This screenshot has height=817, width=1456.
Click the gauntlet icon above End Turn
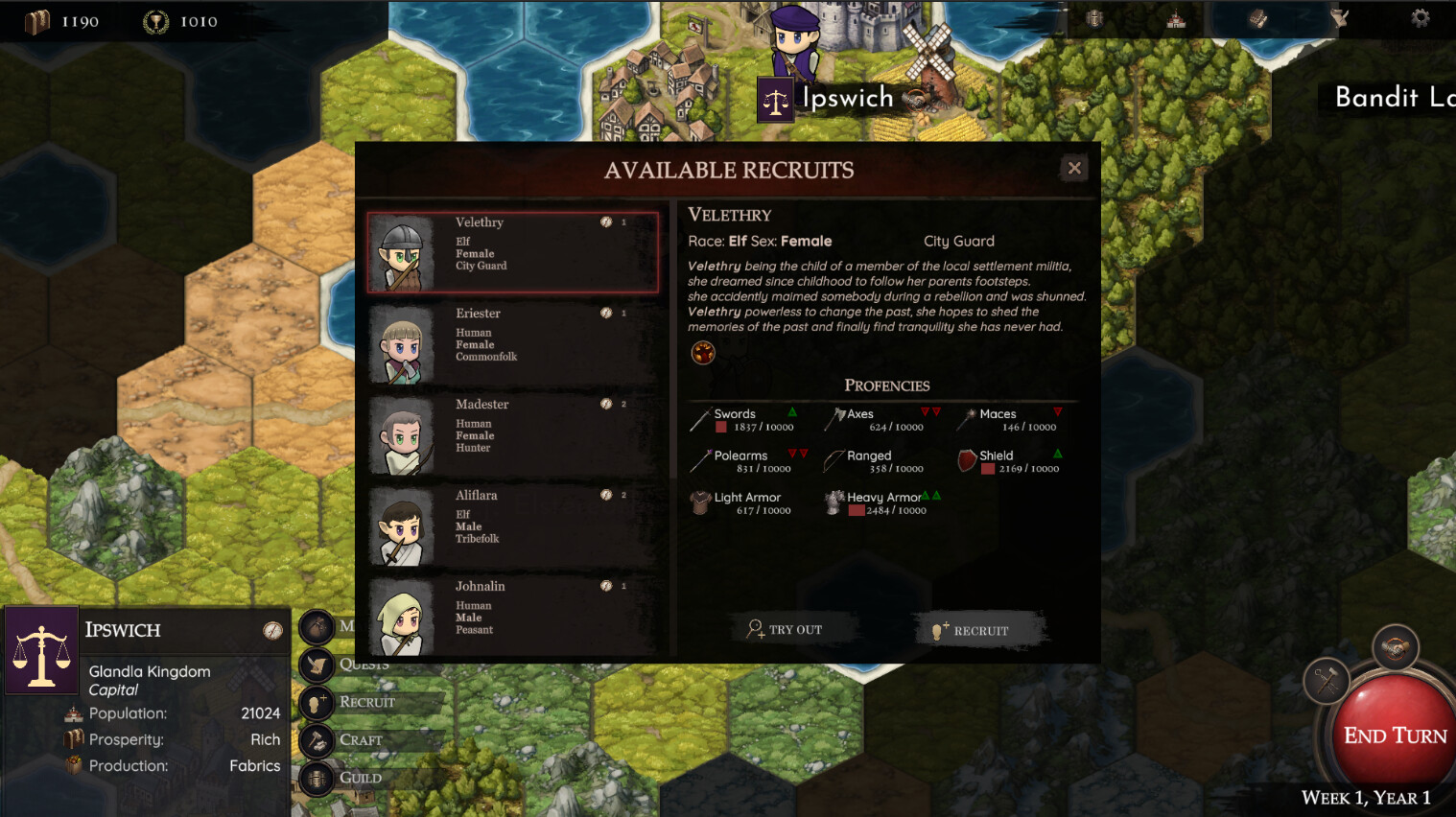click(x=1396, y=645)
